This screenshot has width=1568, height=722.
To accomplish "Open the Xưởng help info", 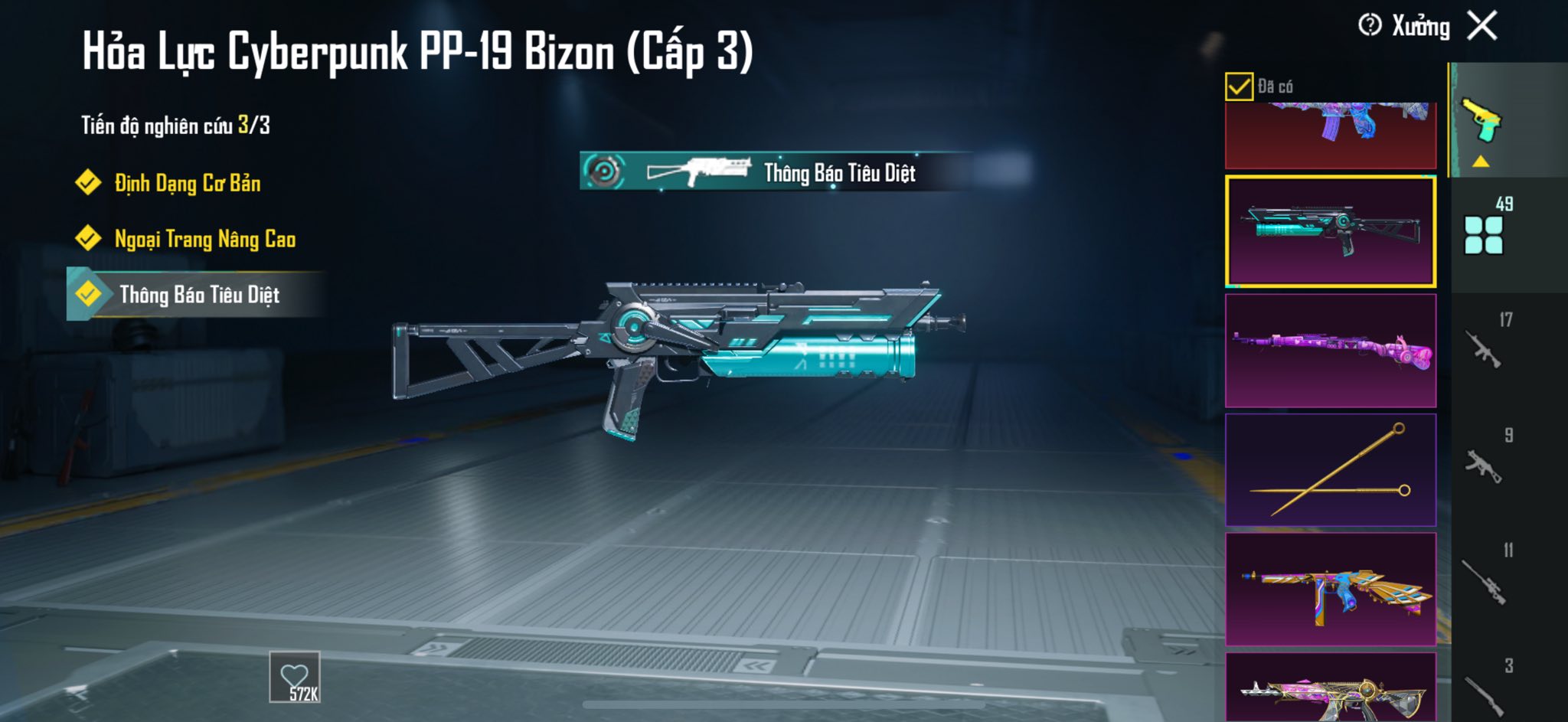I will [1370, 26].
